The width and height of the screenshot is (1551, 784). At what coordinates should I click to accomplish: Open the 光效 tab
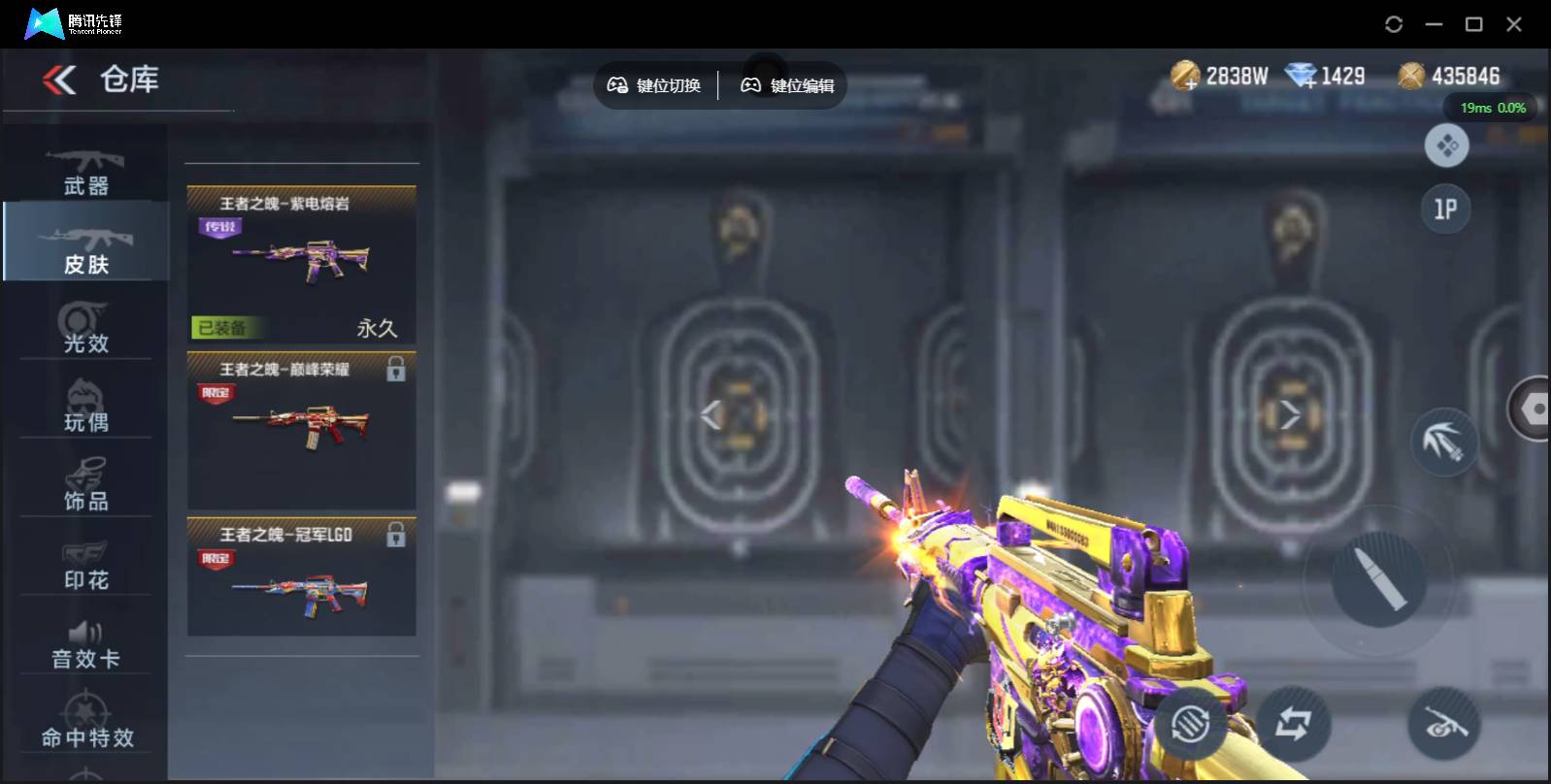tap(85, 327)
